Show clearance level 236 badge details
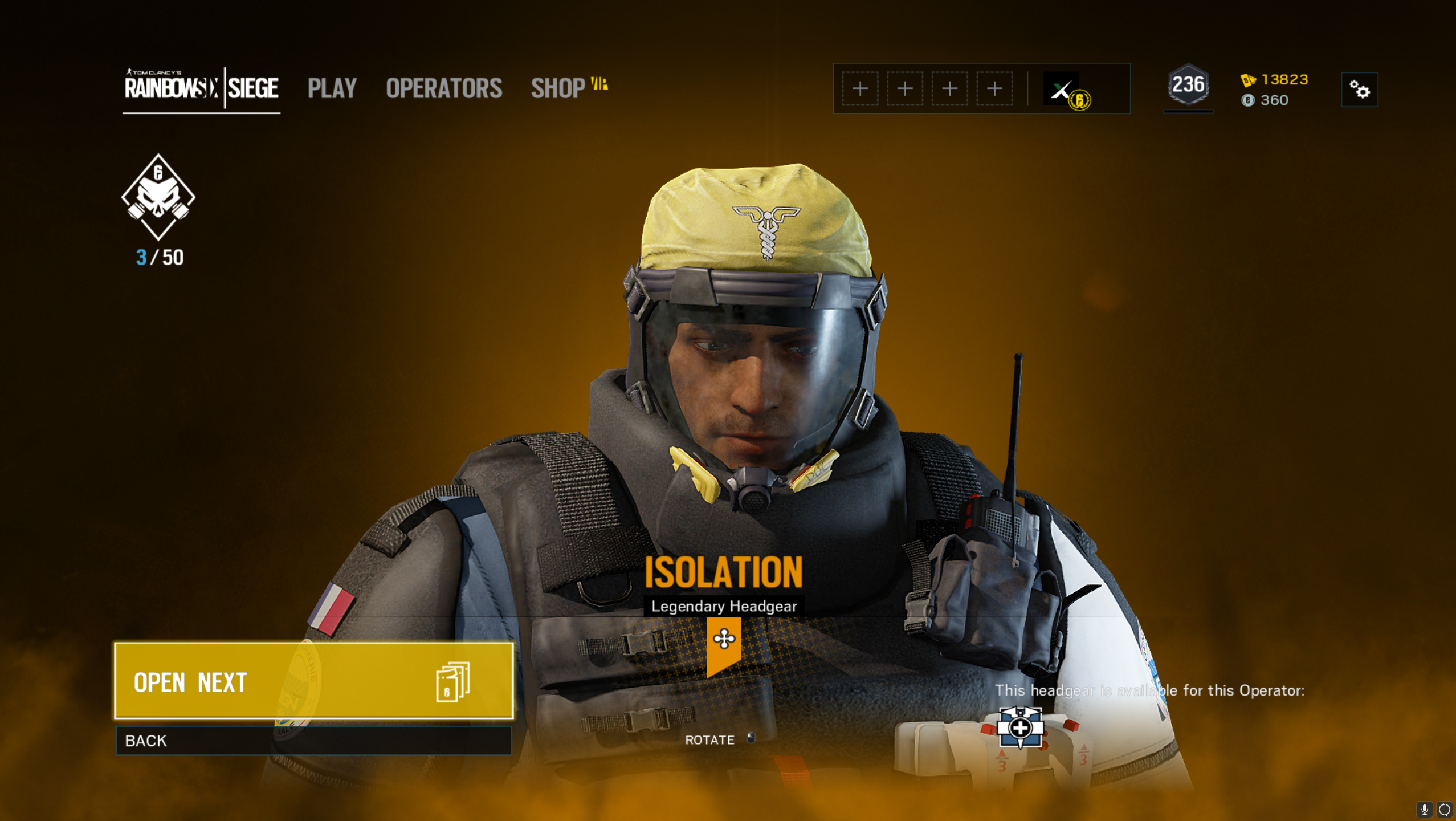The height and width of the screenshot is (821, 1456). pos(1188,86)
